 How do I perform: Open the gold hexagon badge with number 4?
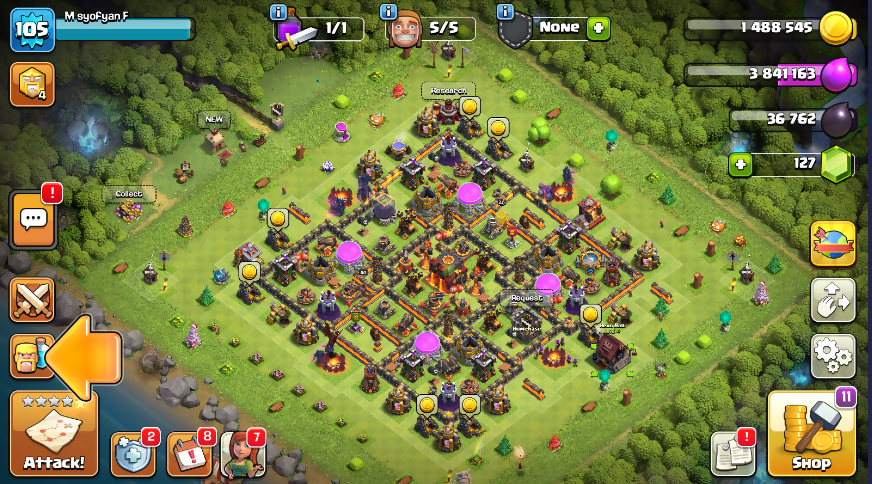click(x=31, y=84)
